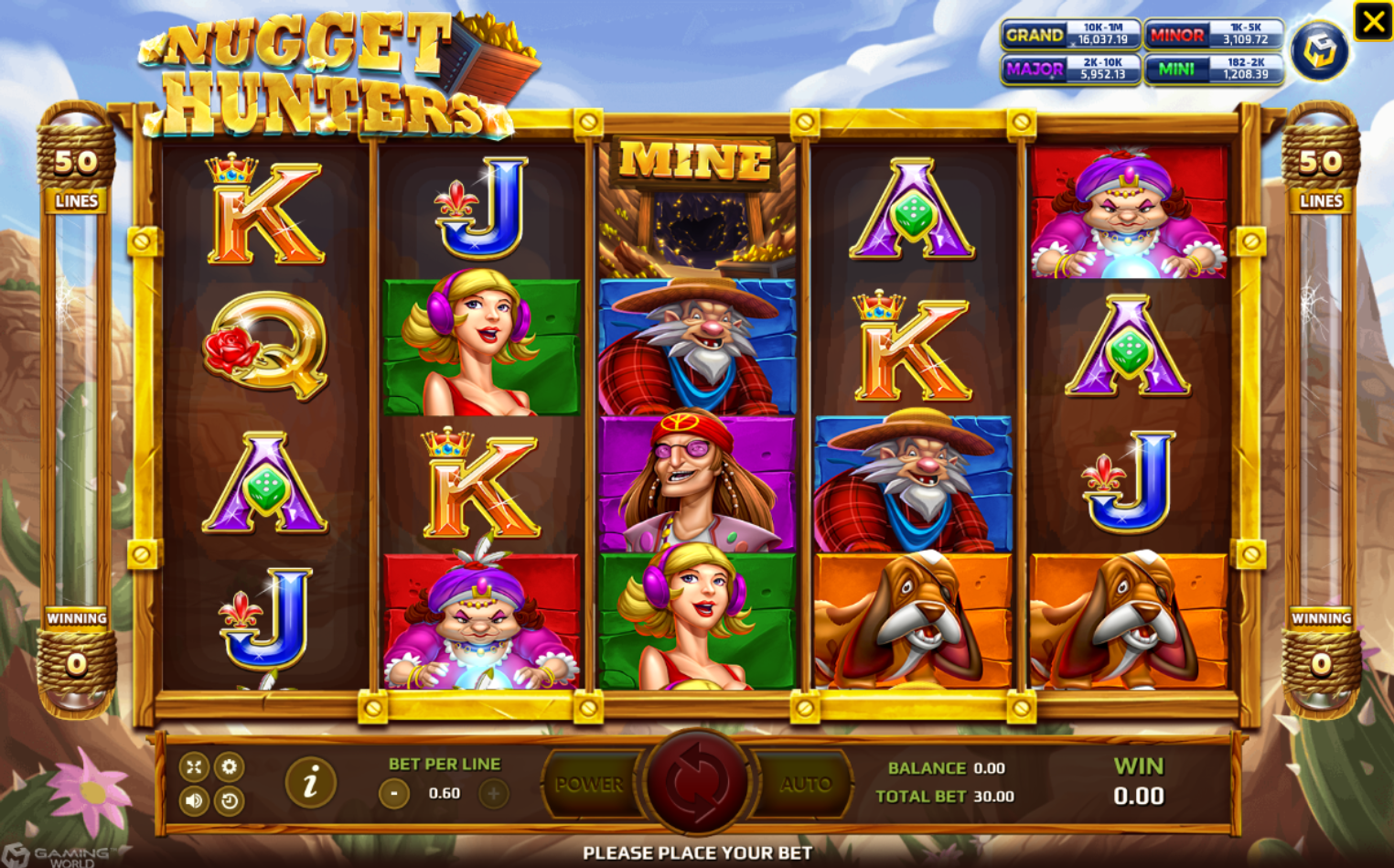View bet history via the clock icon

pos(229,801)
